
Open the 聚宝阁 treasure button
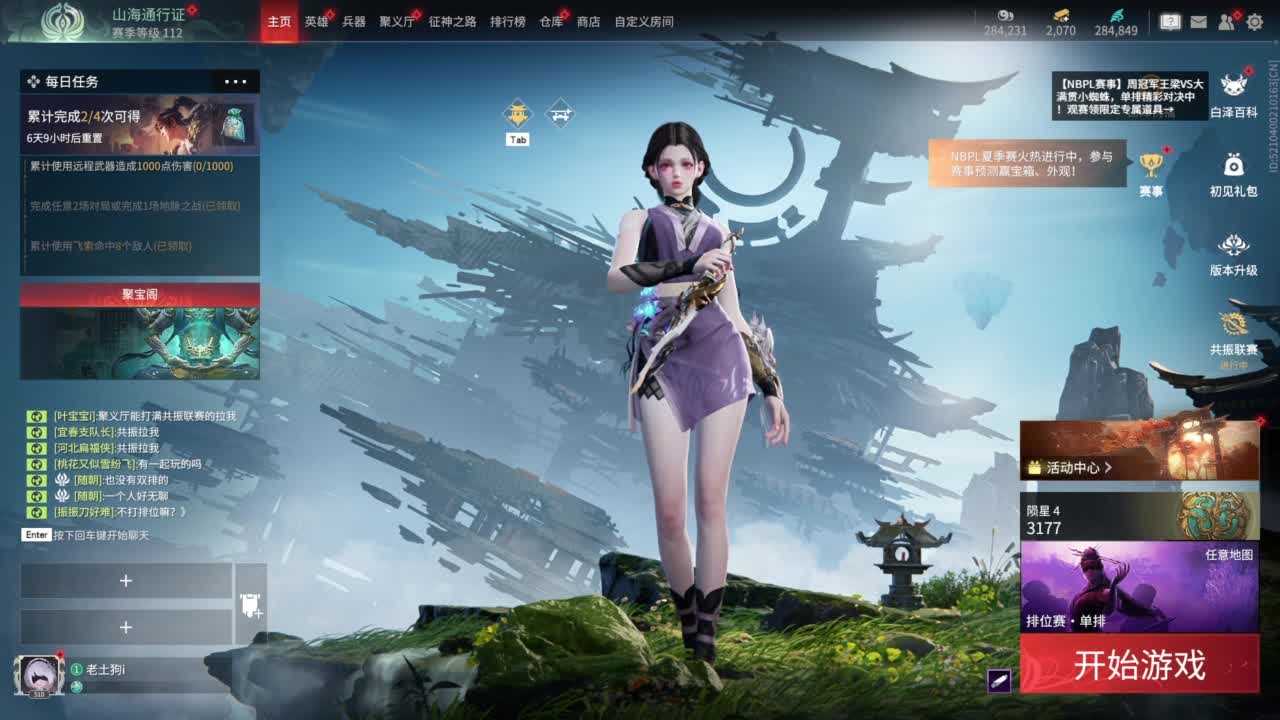pos(137,292)
